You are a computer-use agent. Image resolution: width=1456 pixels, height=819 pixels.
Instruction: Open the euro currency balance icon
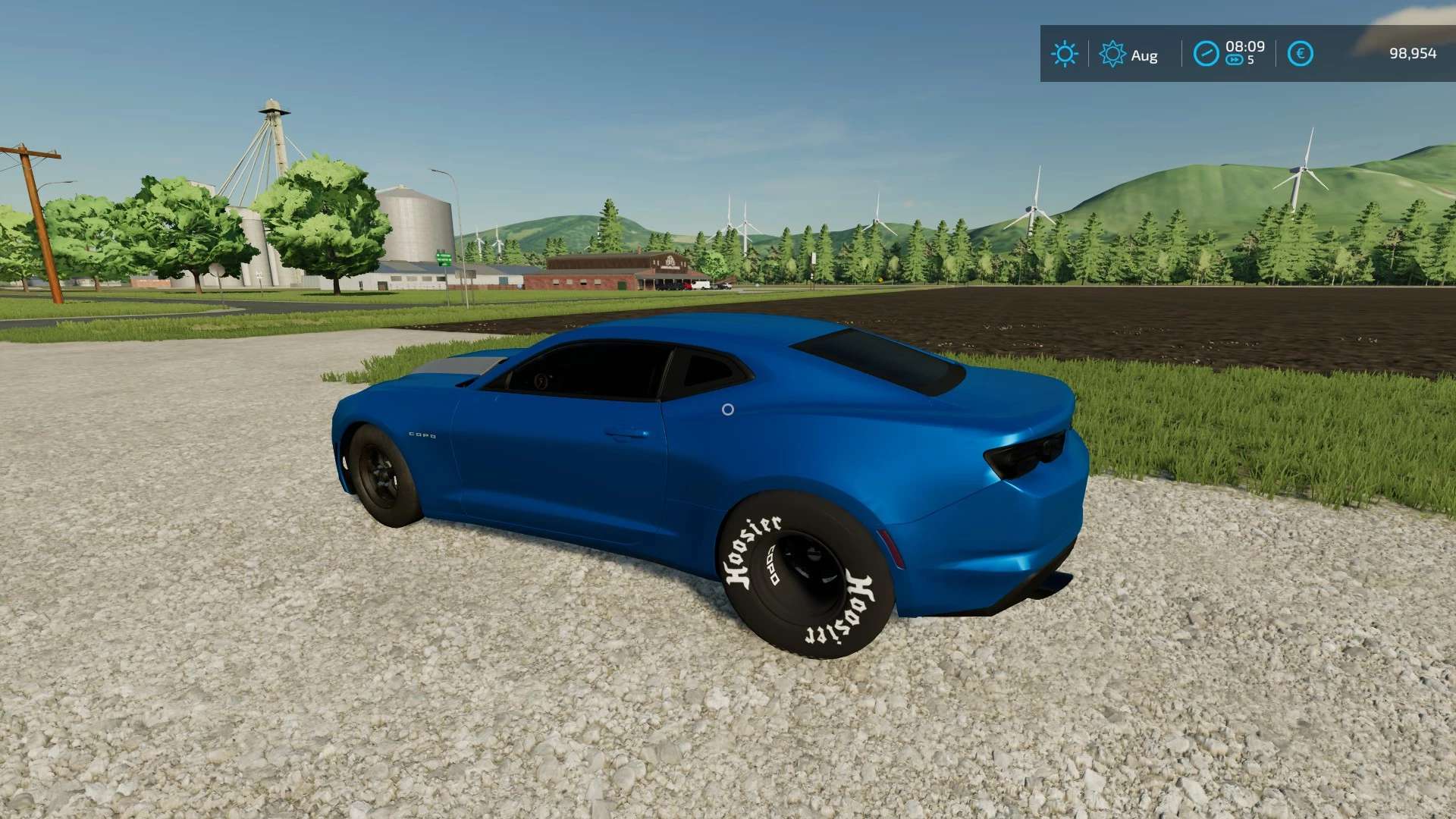point(1300,54)
